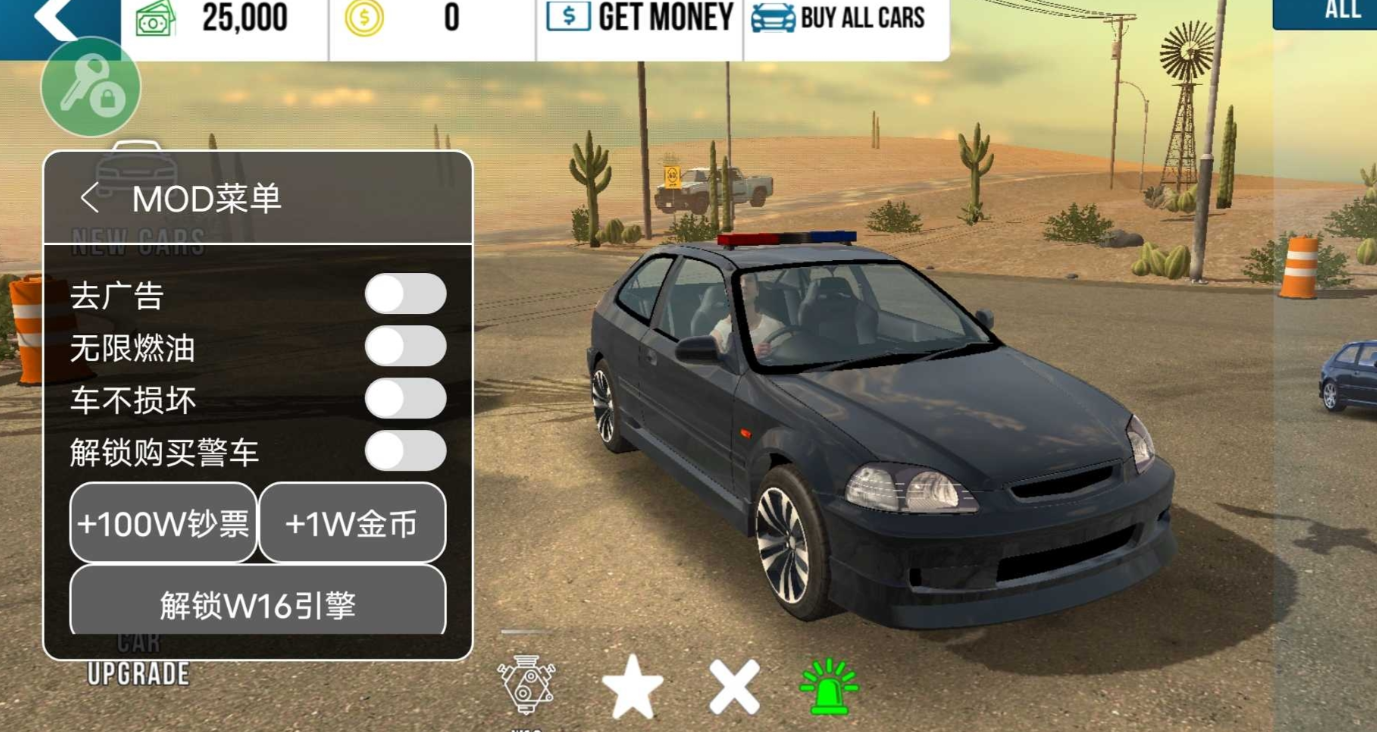Viewport: 1377px width, 732px height.
Task: Open the engine icon in bottom bar
Action: (527, 686)
